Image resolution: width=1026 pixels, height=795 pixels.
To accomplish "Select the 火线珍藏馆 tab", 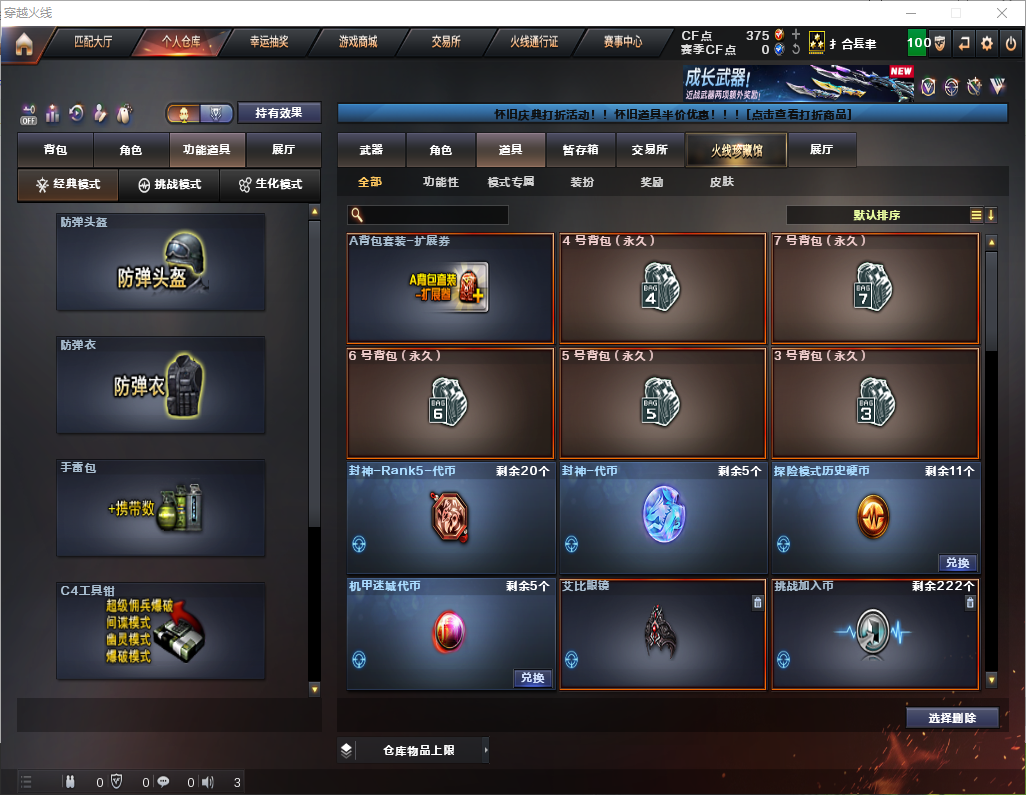I will pyautogui.click(x=736, y=150).
